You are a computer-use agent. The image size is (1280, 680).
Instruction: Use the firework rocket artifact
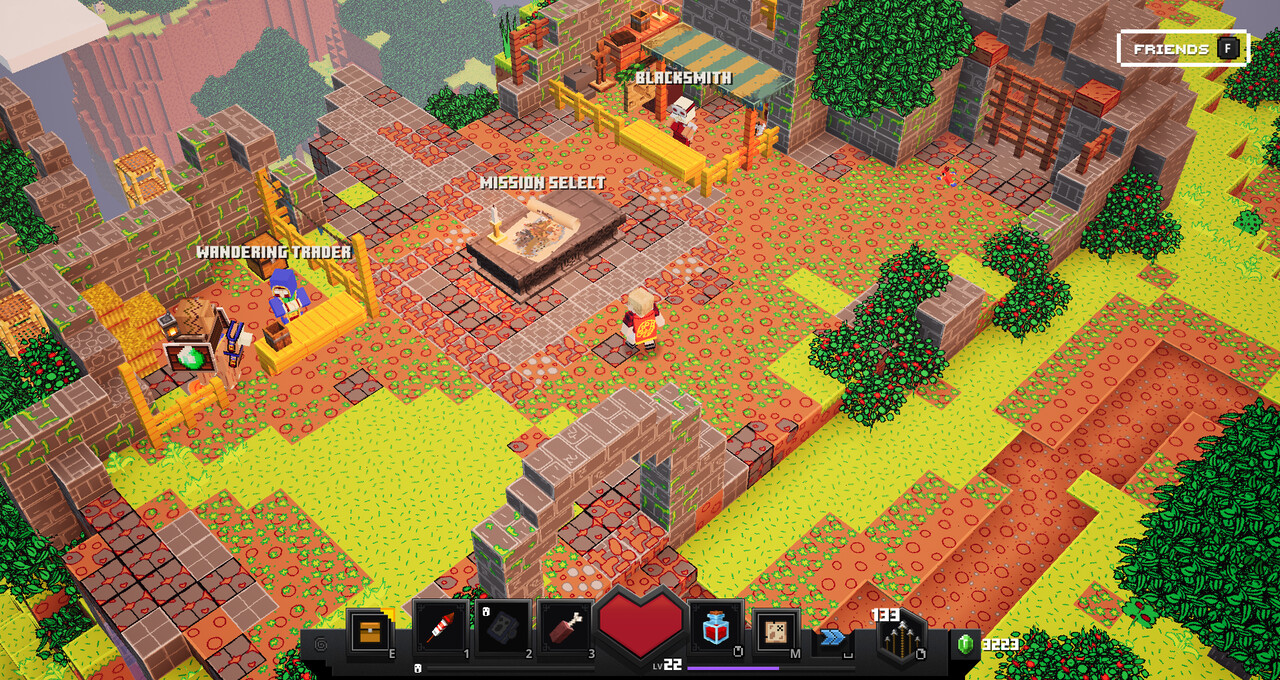click(440, 628)
